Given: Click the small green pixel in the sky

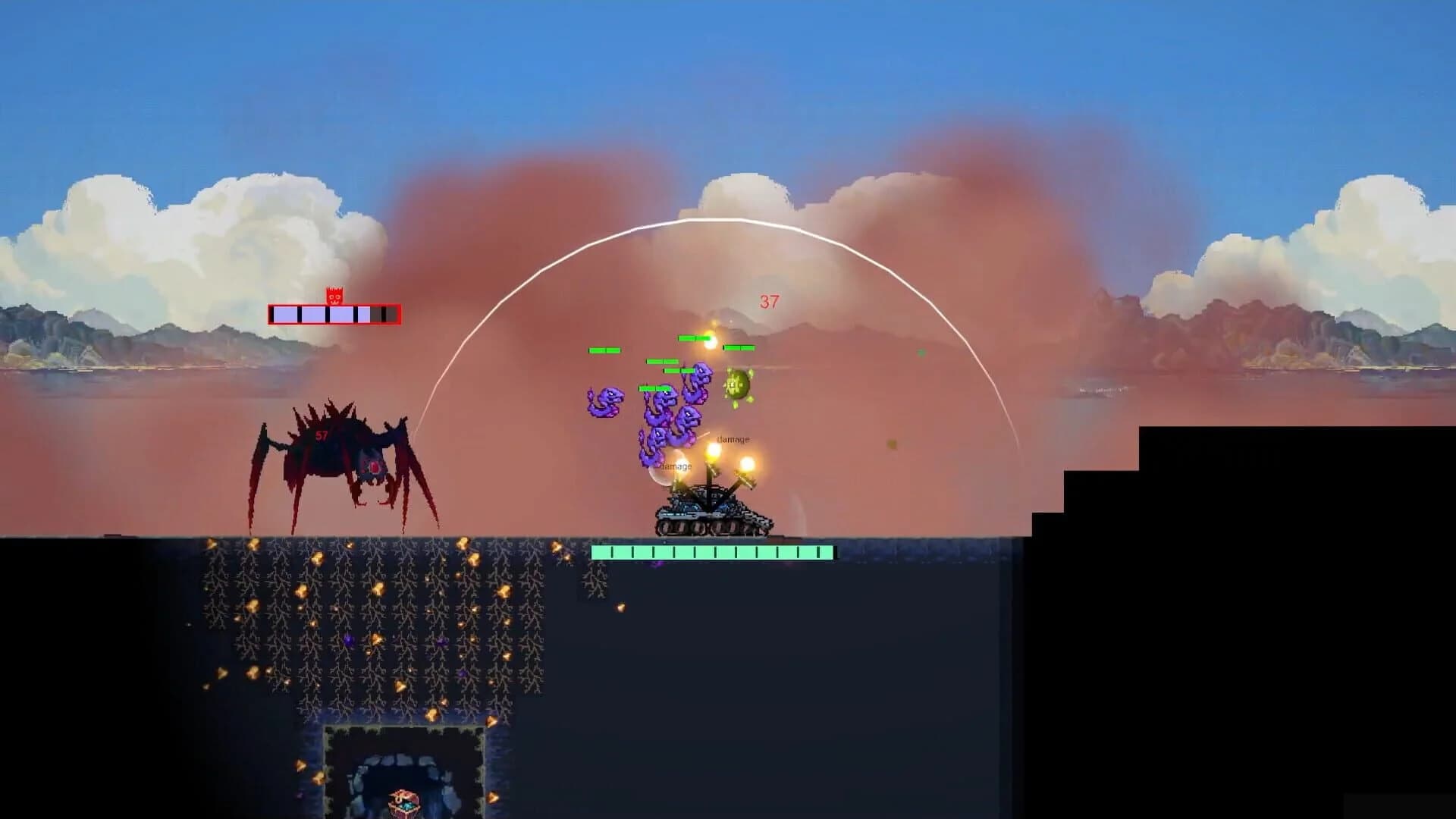Looking at the screenshot, I should click(921, 351).
